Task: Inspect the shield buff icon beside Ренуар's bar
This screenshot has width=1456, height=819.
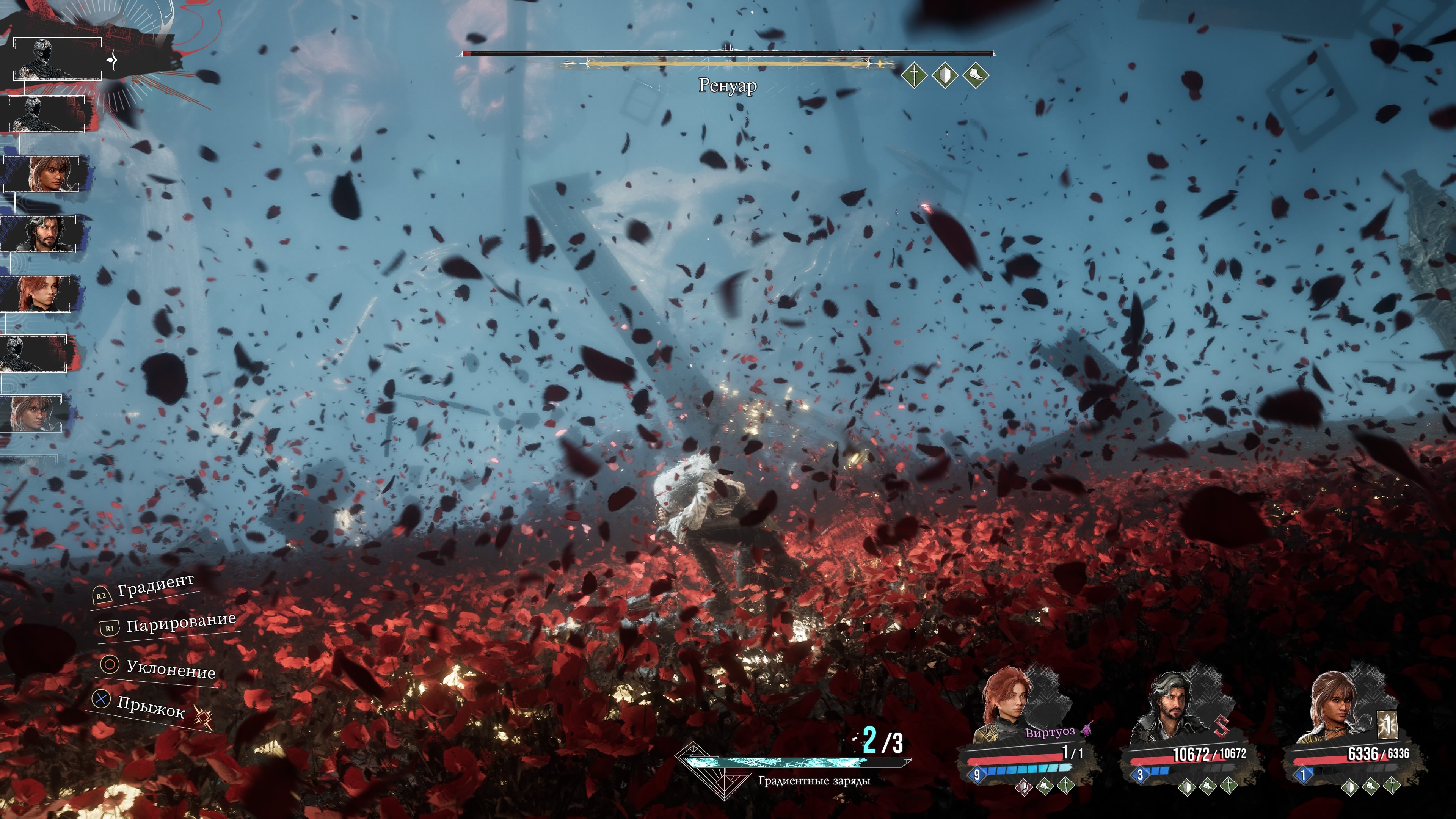Action: tap(945, 75)
